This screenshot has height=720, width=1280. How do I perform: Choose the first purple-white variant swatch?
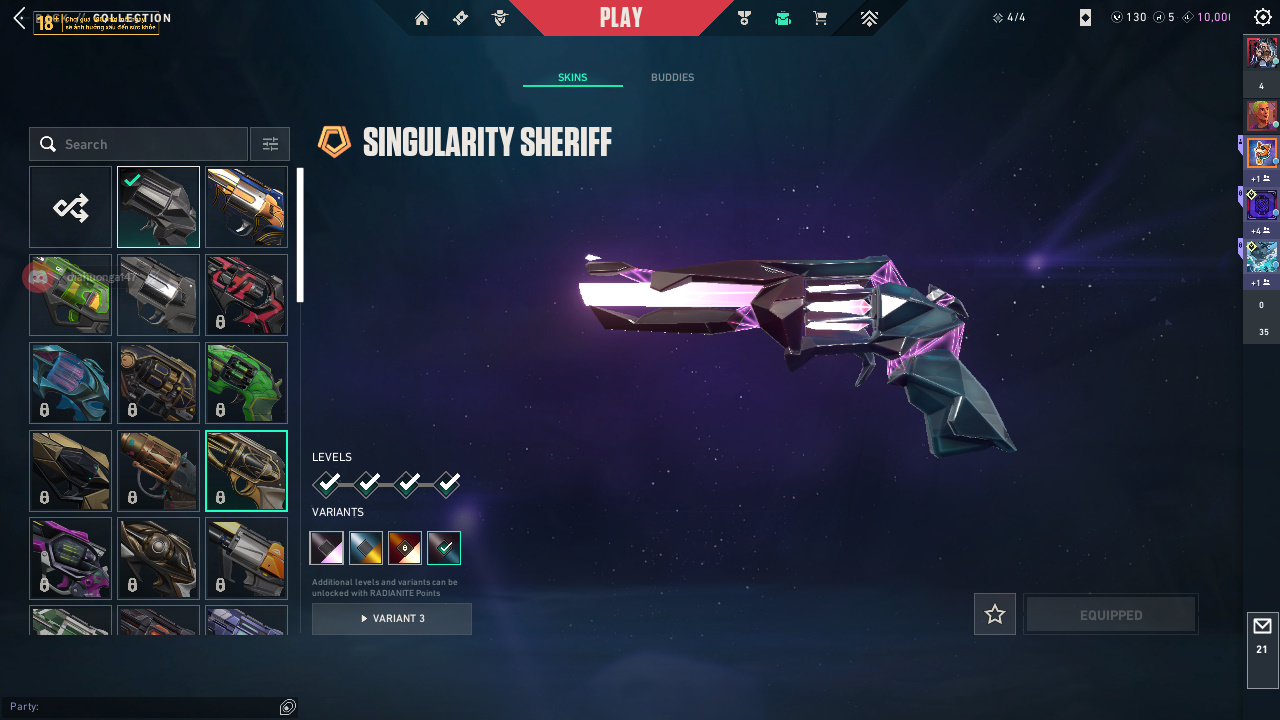click(327, 548)
